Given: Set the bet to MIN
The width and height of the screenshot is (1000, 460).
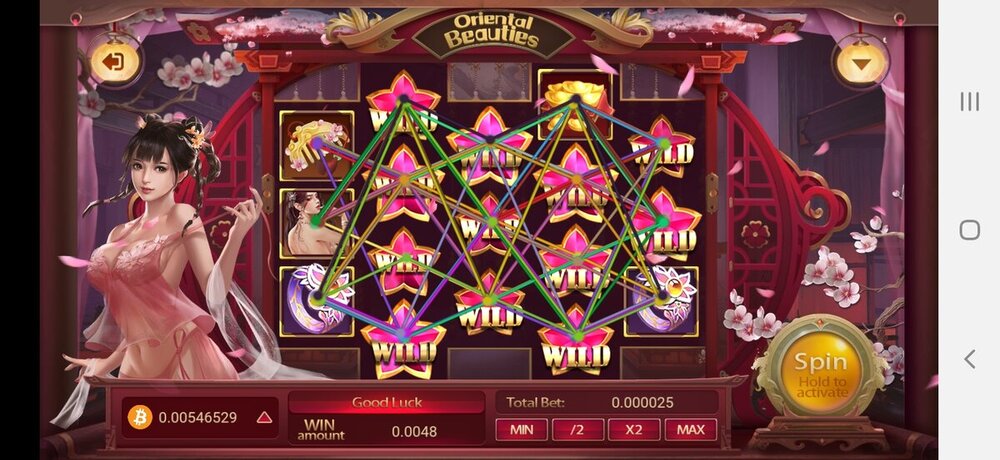Looking at the screenshot, I should (521, 430).
